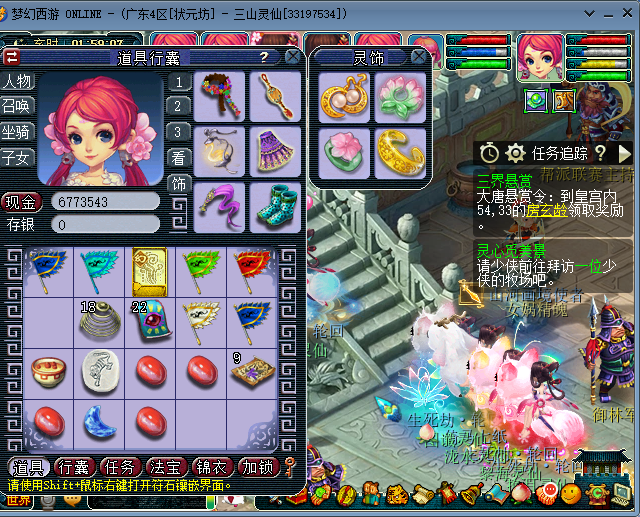Select the 坐骑 mount tab
The image size is (640, 517).
(17, 131)
